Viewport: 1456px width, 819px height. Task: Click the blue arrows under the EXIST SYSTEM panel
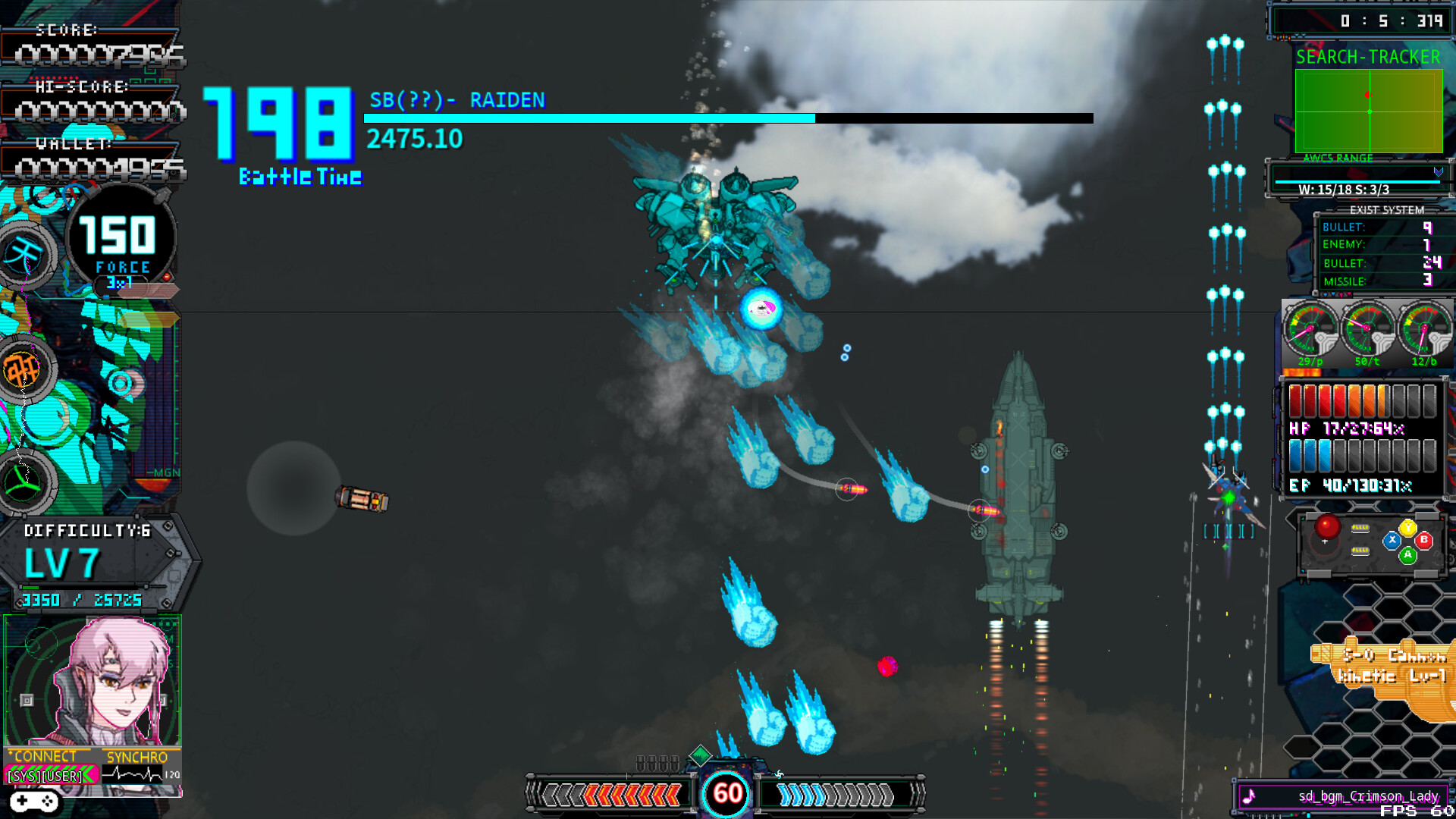1329,293
